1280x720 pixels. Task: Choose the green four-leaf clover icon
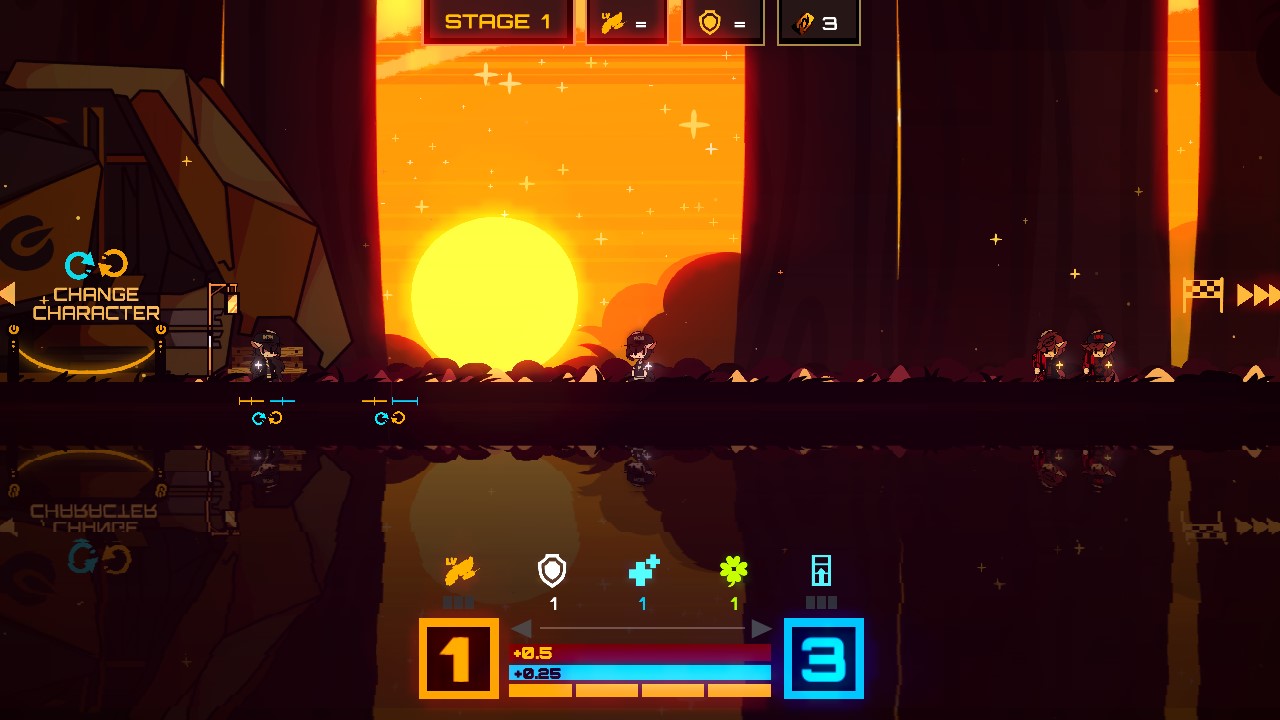pyautogui.click(x=734, y=571)
